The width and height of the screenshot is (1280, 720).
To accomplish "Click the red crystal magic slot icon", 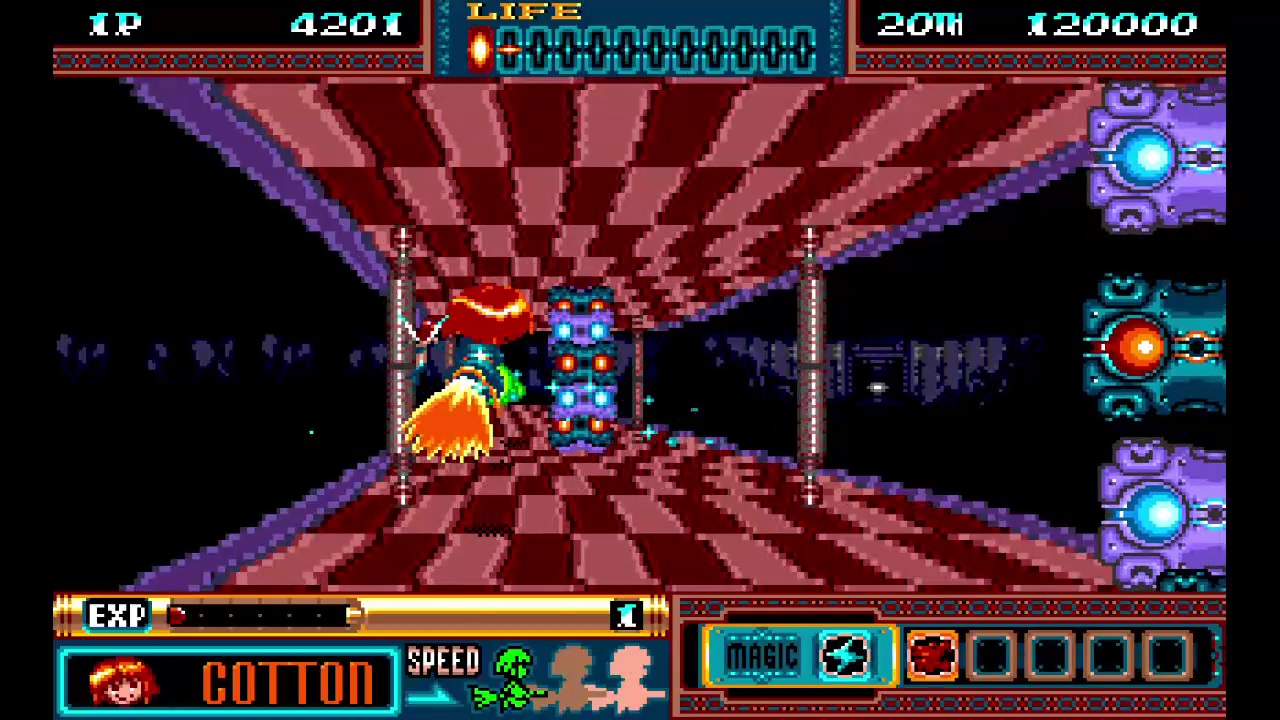I will pyautogui.click(x=932, y=655).
